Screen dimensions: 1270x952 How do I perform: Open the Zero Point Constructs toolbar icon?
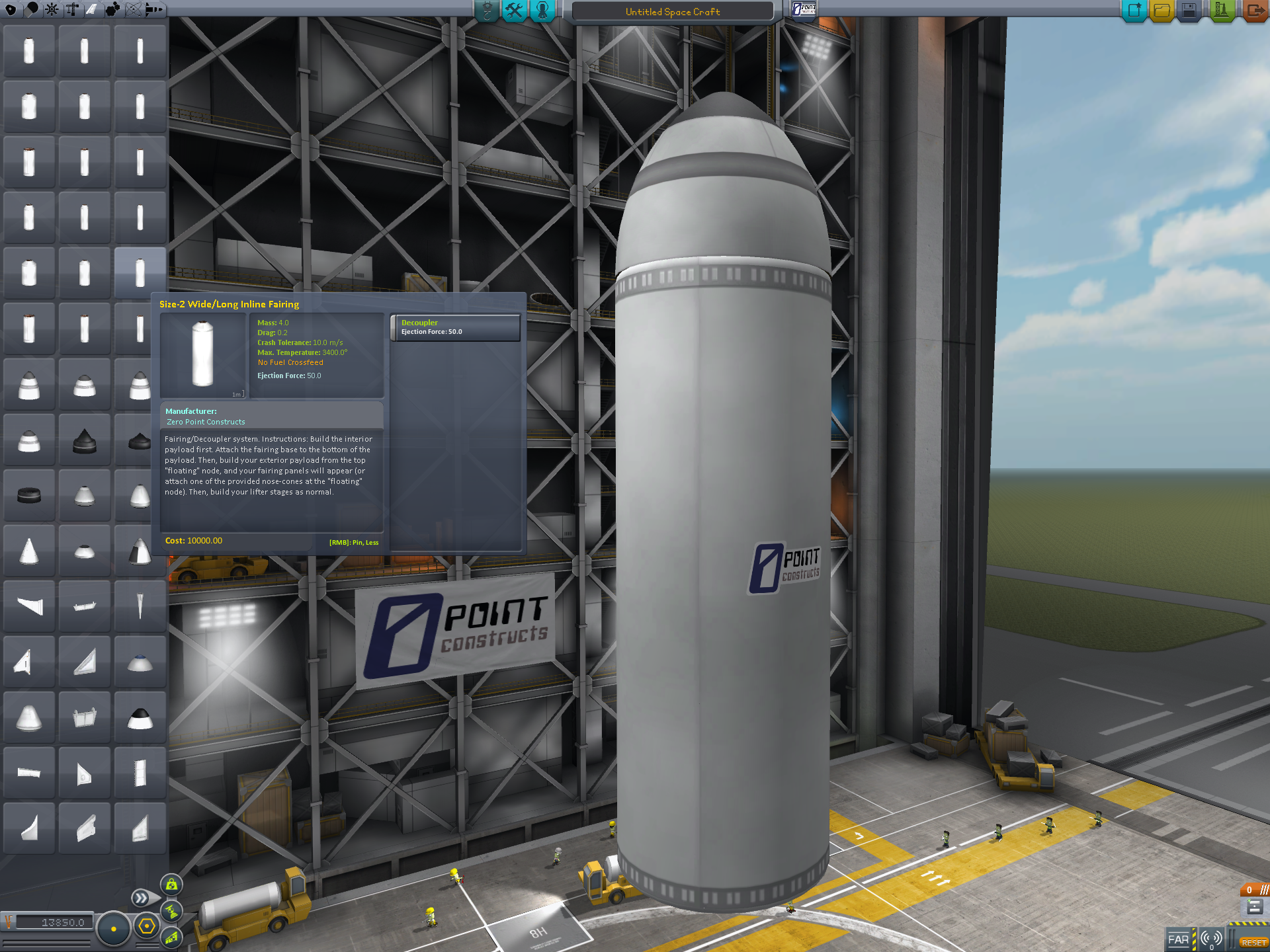pos(804,9)
